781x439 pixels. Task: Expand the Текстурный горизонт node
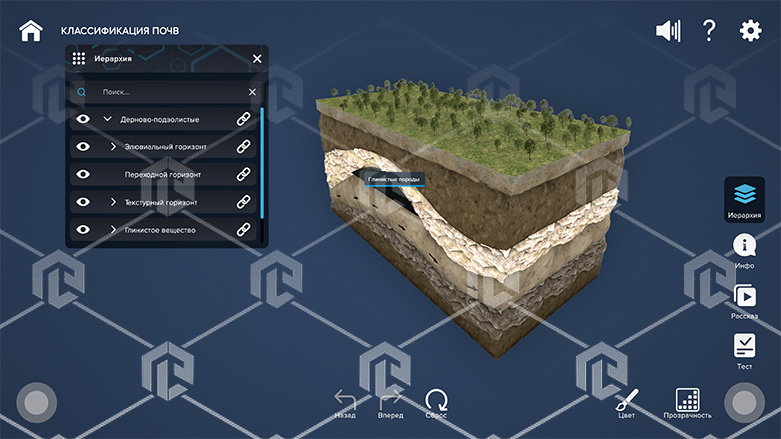(x=113, y=202)
